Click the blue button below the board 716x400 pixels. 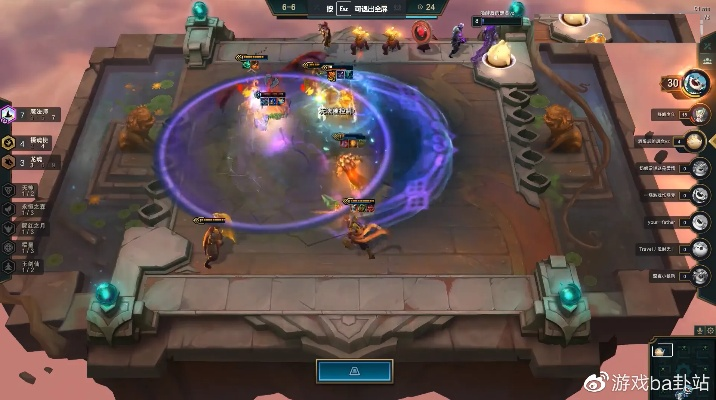pos(357,371)
